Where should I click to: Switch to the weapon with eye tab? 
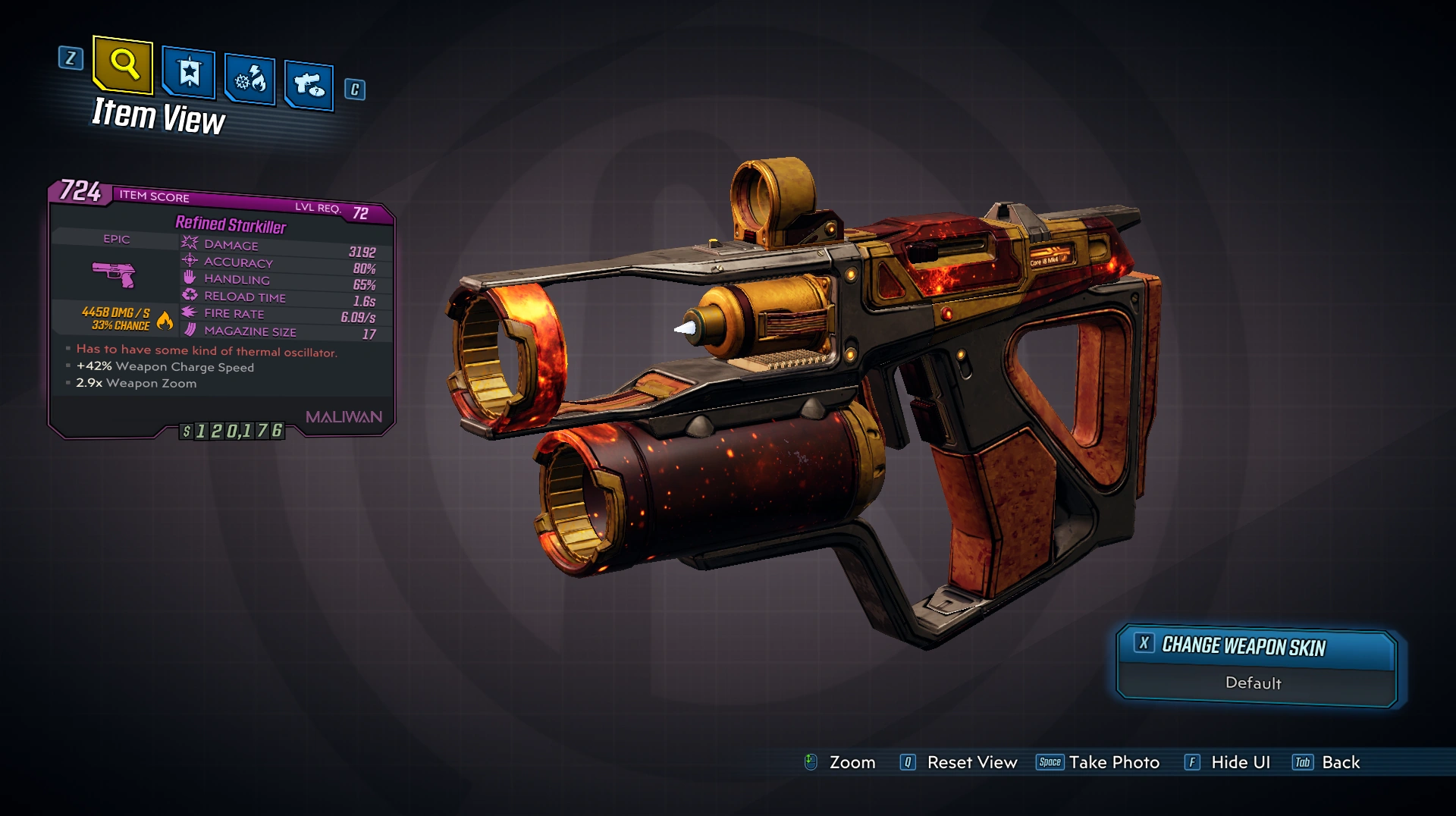coord(309,84)
